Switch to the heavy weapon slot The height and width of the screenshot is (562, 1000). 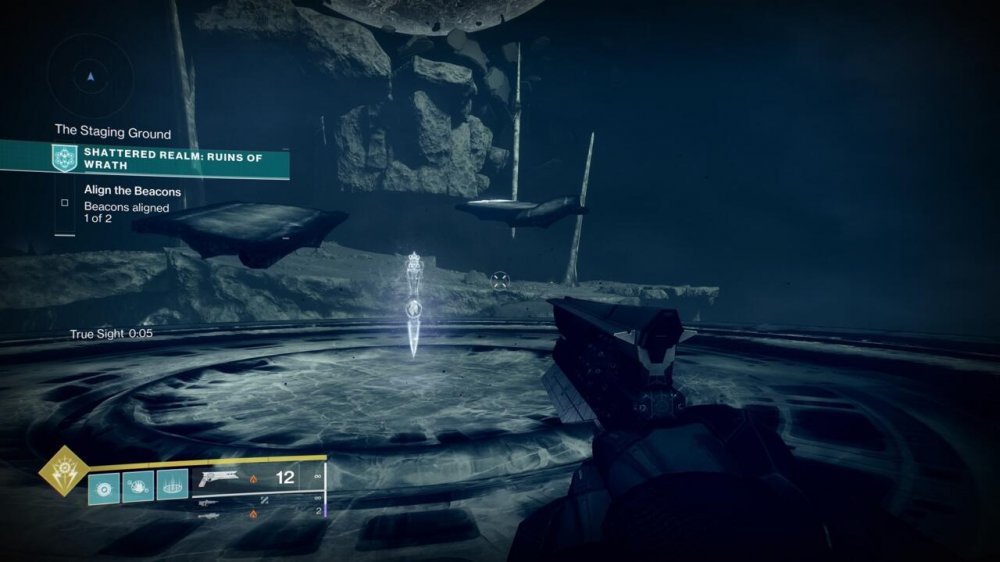click(x=208, y=517)
